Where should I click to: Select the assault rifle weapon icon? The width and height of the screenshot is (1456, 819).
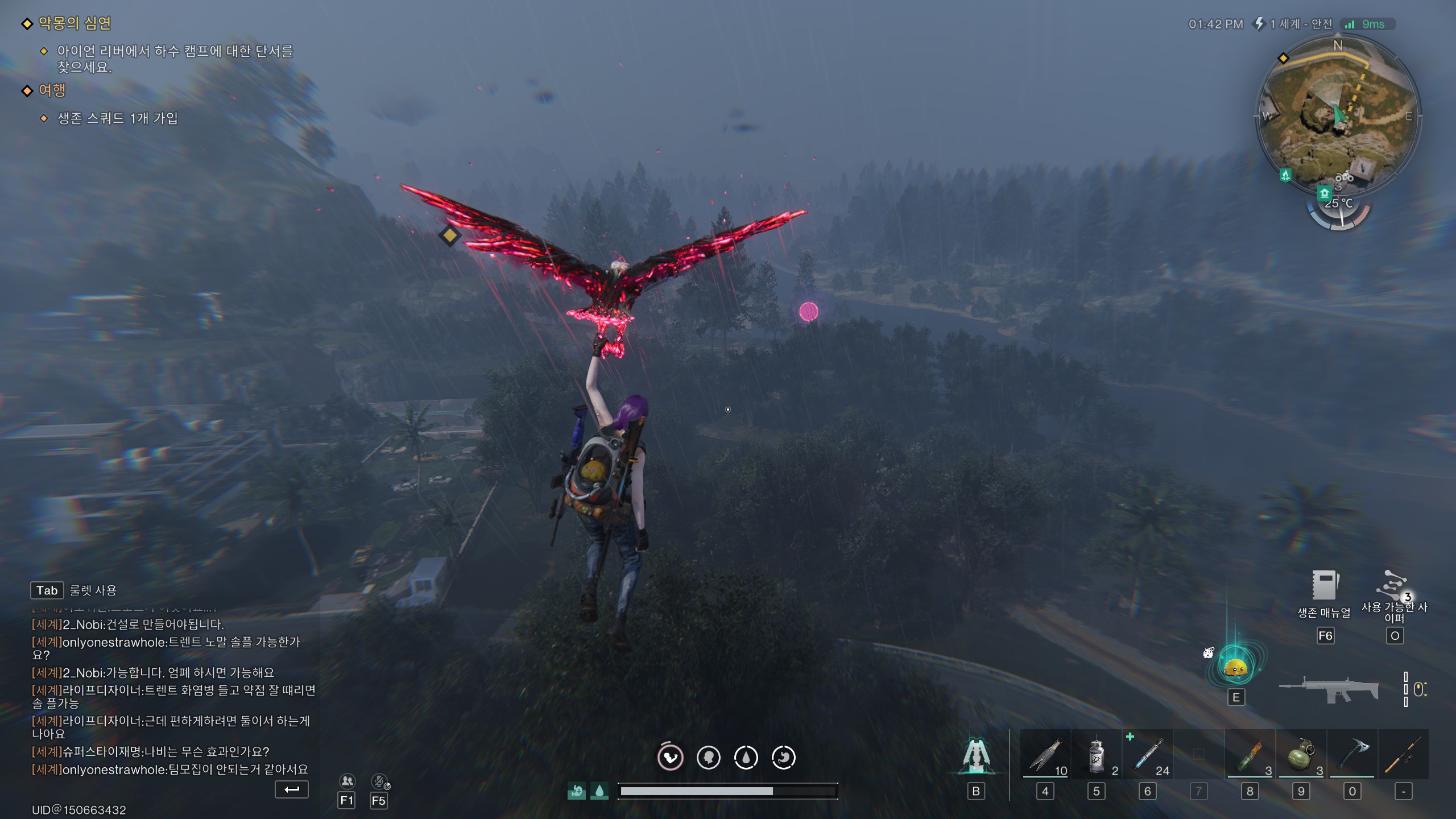[1329, 689]
